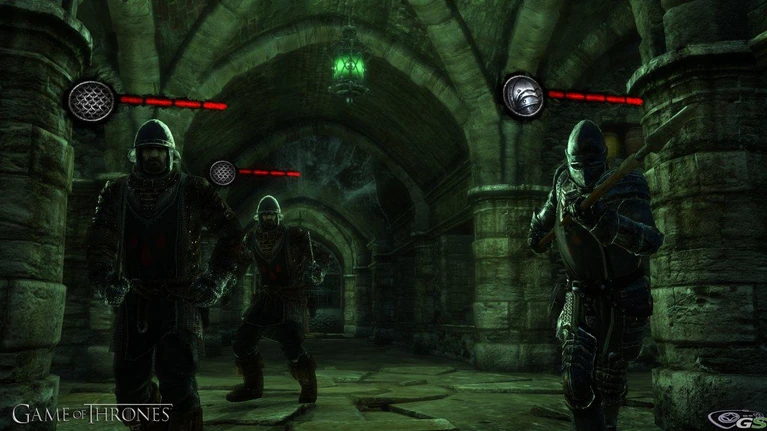Select the plate helmet enemy armor icon
Screen dimensions: 767x431
[x=523, y=96]
